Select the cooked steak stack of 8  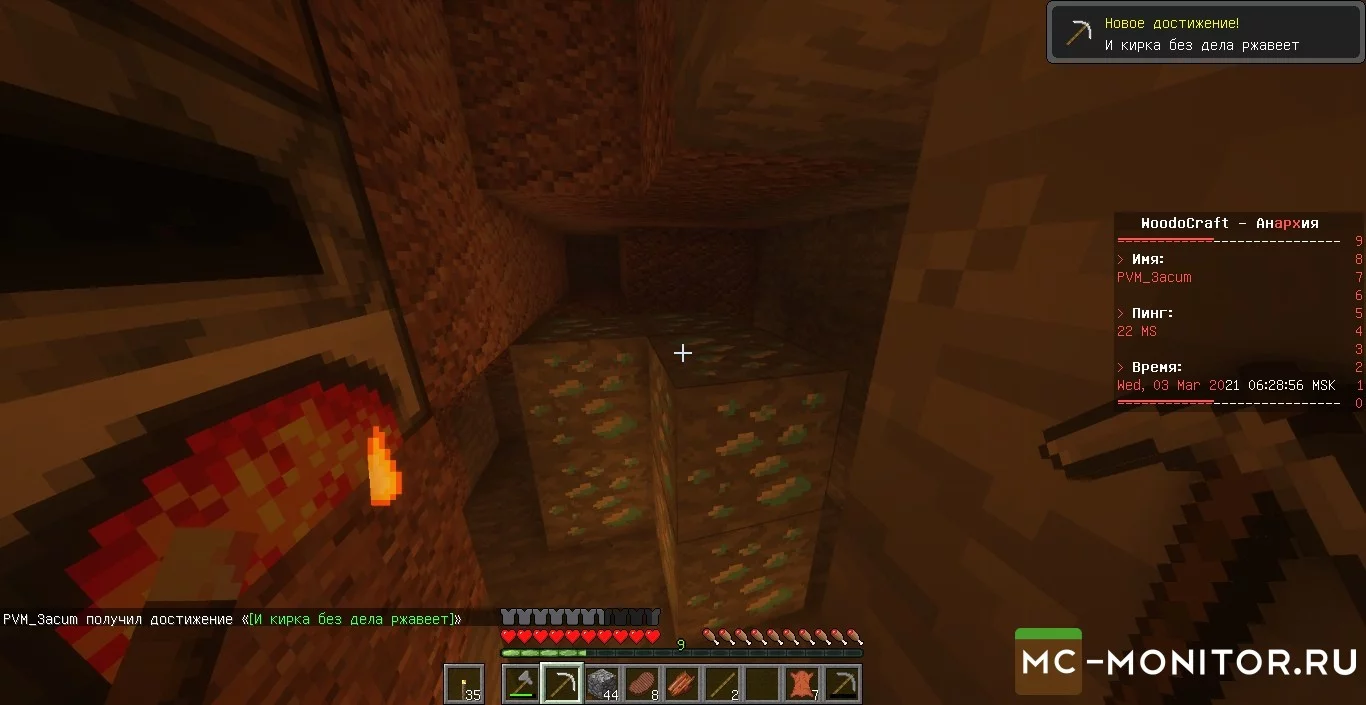coord(641,684)
